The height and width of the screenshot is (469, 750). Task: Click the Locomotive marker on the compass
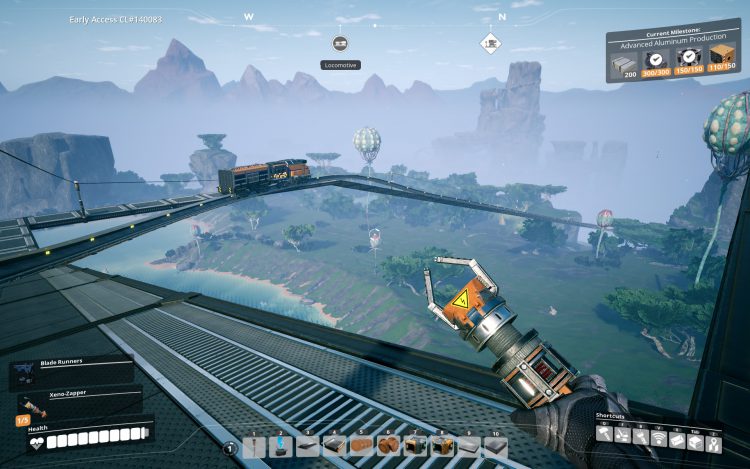click(x=340, y=44)
